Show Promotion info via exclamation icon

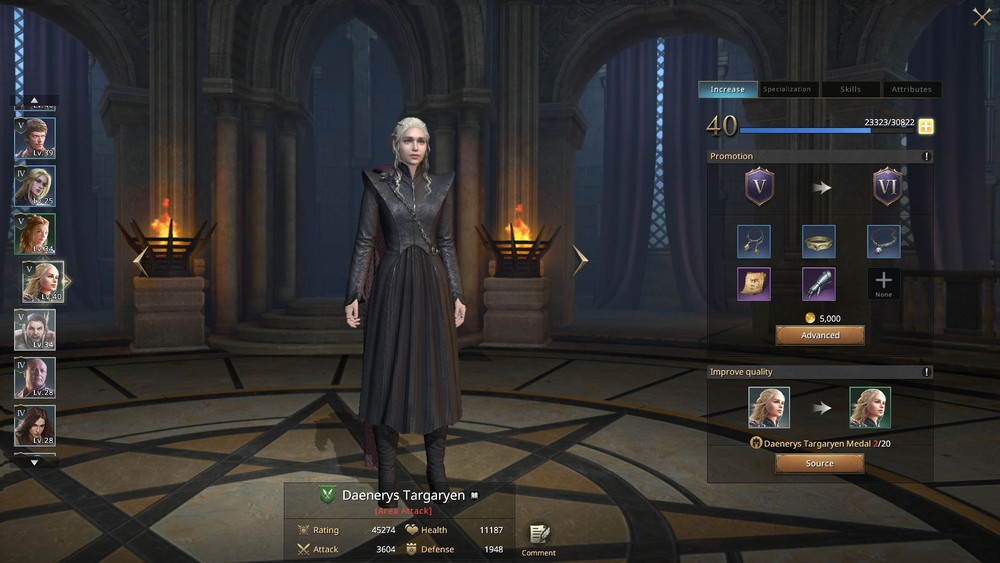point(927,156)
